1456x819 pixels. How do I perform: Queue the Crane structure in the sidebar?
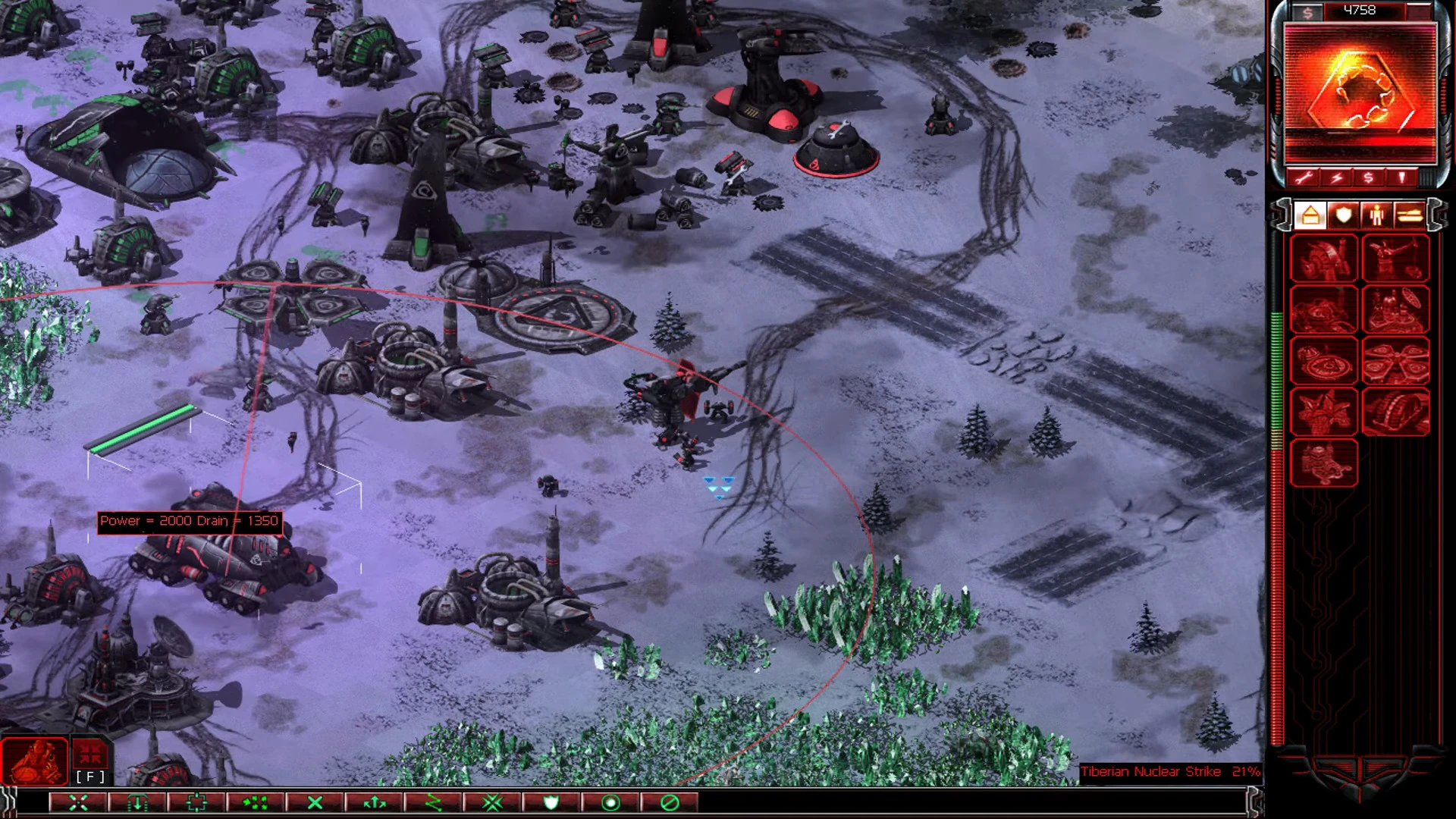tap(1398, 260)
